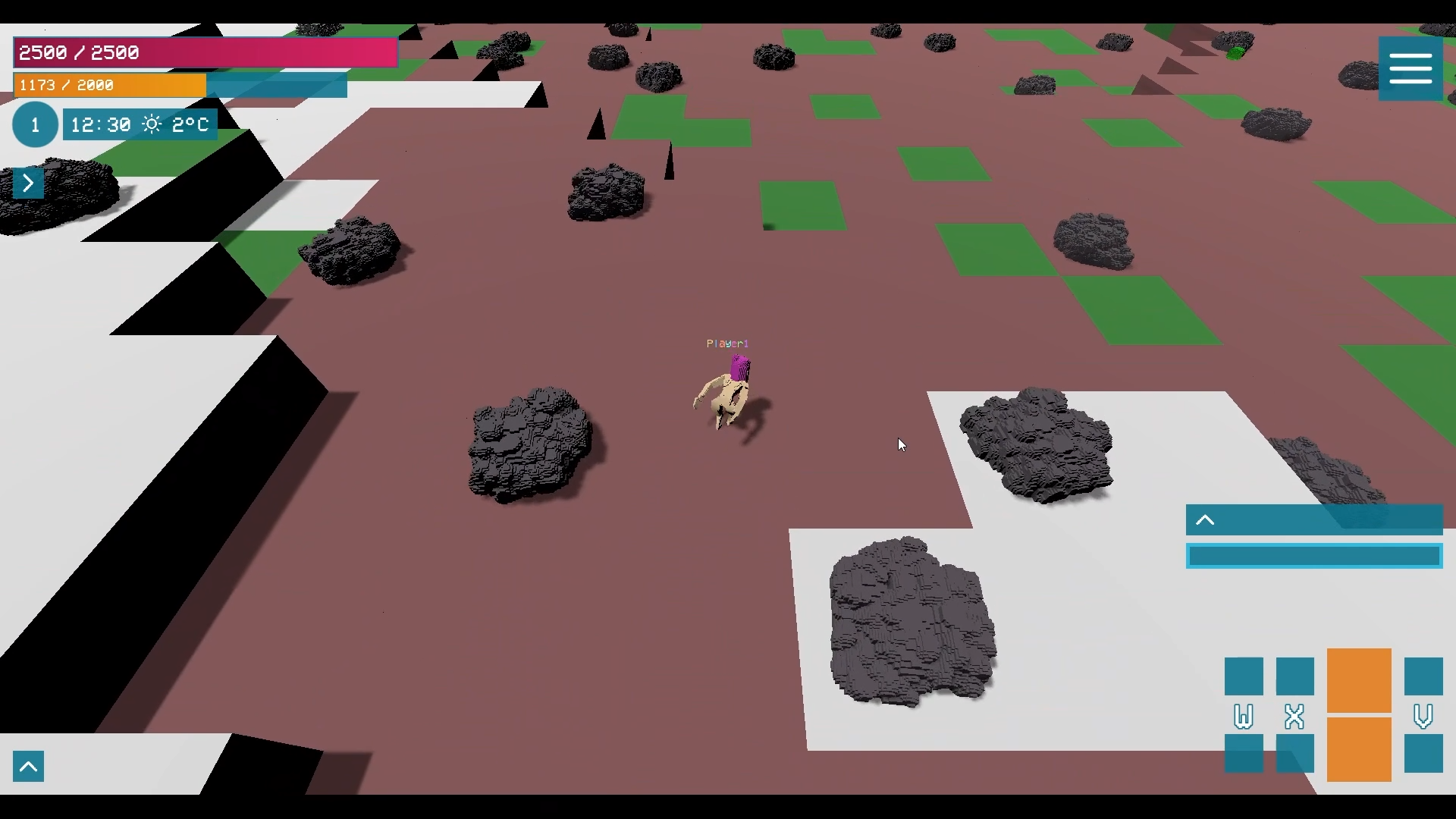
Task: Toggle the 2°C temperature readout
Action: pyautogui.click(x=189, y=124)
